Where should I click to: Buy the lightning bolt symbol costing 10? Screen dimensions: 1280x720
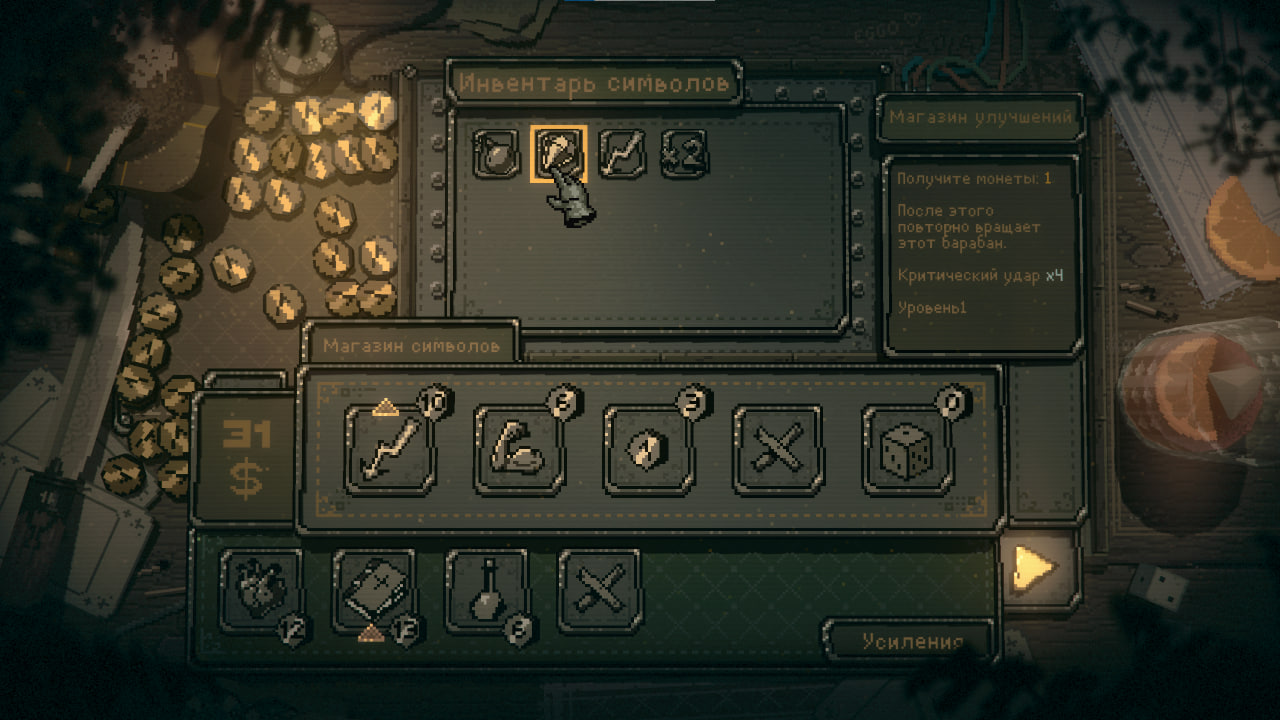[390, 449]
